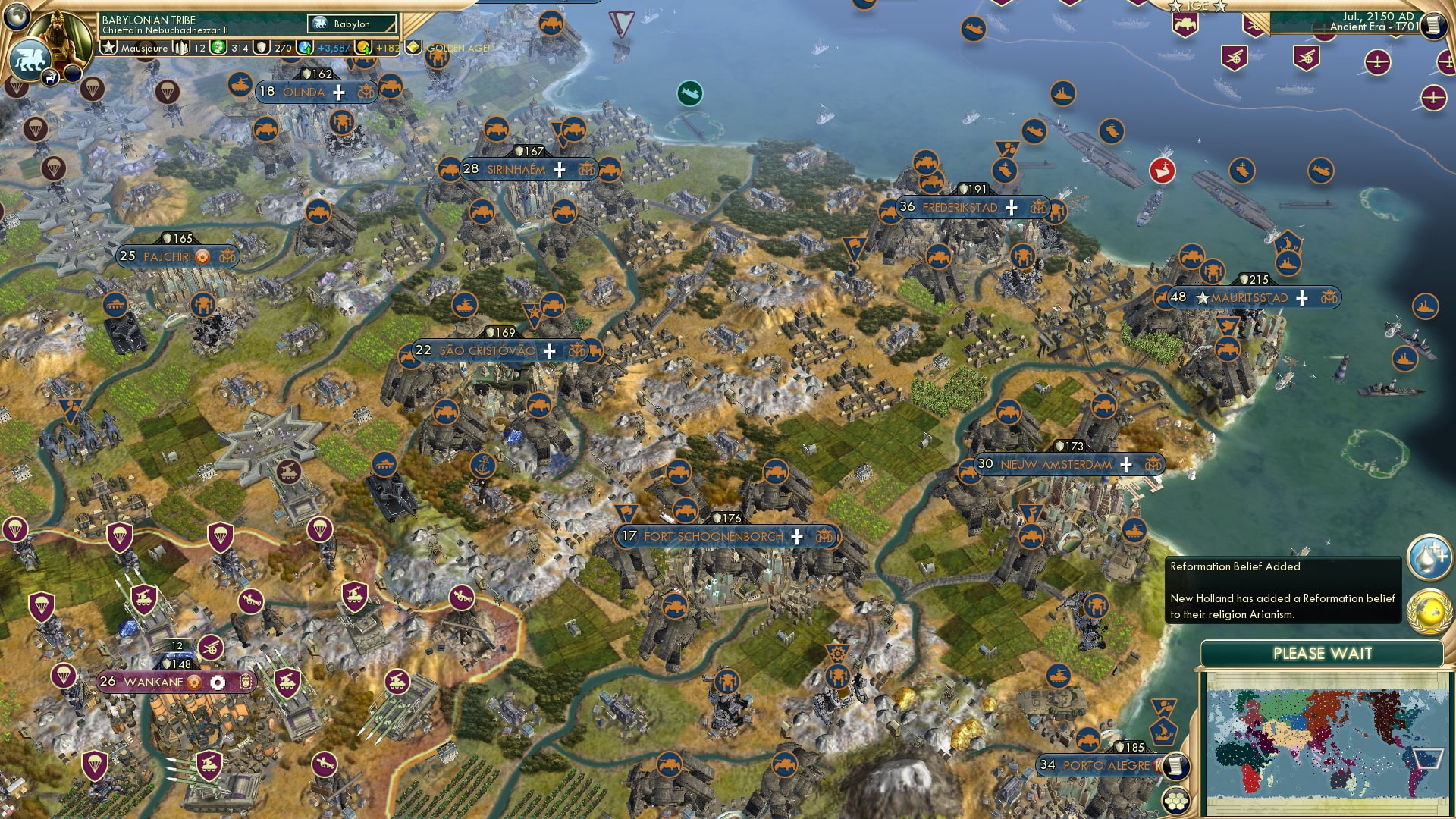Click the gold coin icon showing +182

365,49
